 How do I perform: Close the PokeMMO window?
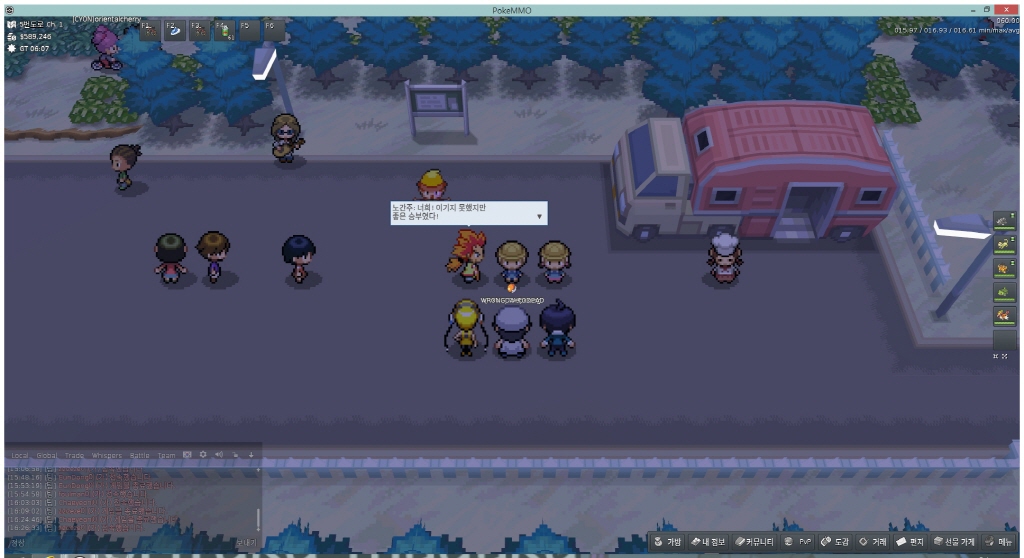click(1006, 8)
